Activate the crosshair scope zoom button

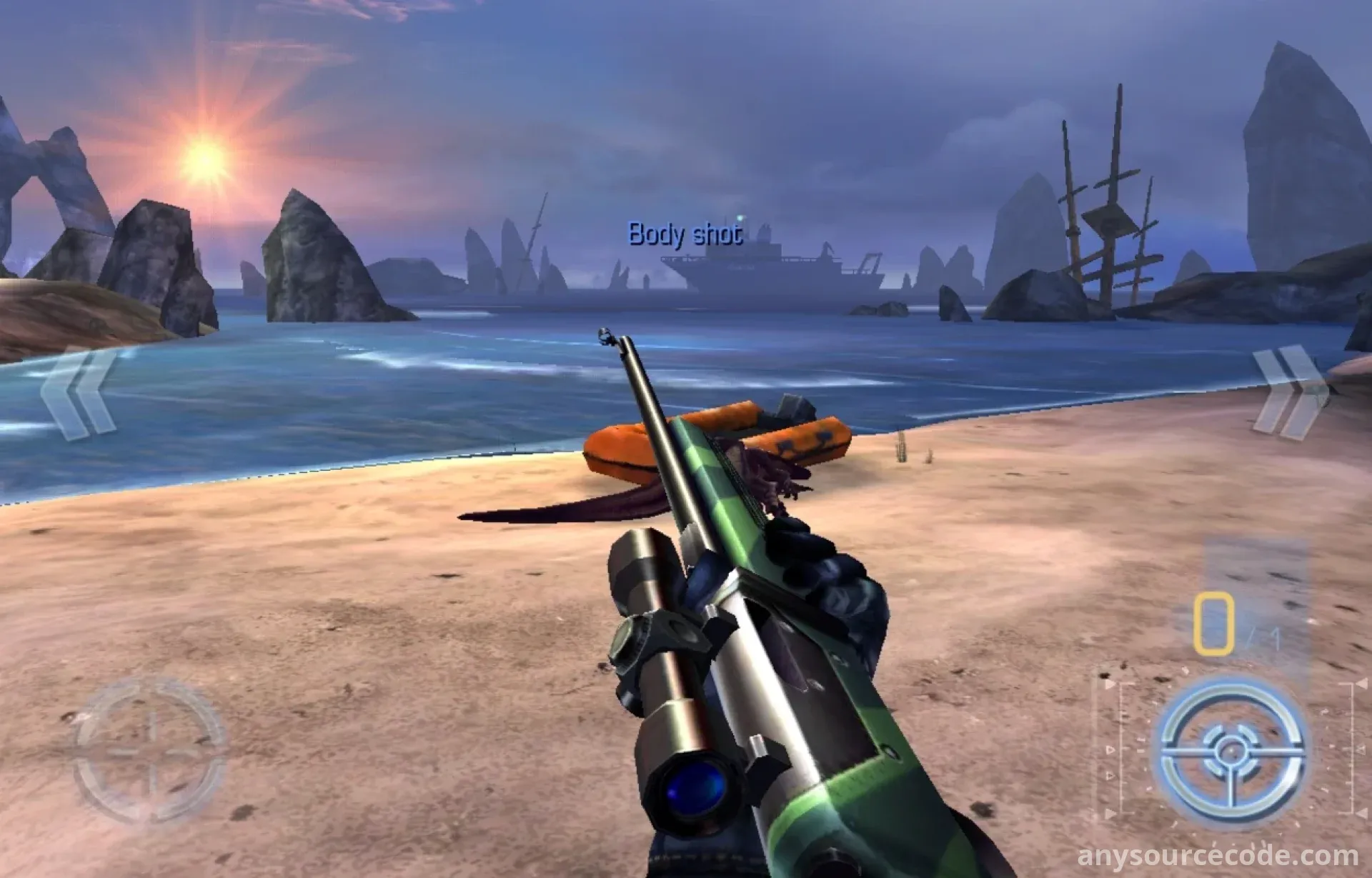click(150, 750)
